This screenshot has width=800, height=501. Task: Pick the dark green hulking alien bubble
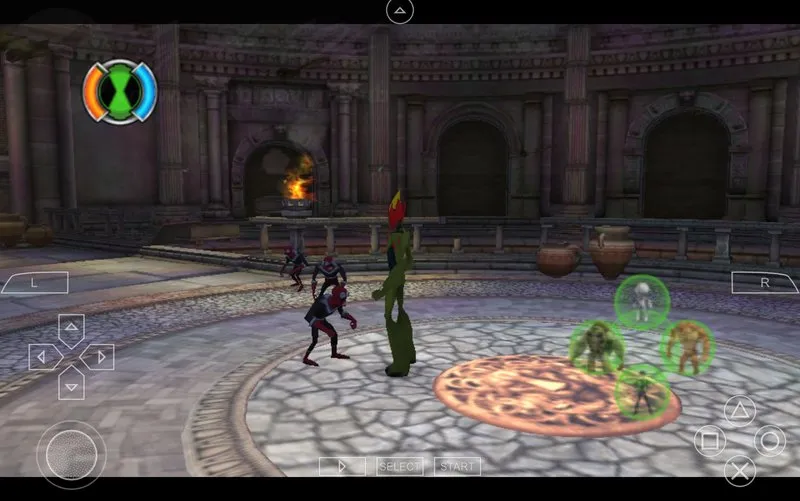(x=597, y=347)
